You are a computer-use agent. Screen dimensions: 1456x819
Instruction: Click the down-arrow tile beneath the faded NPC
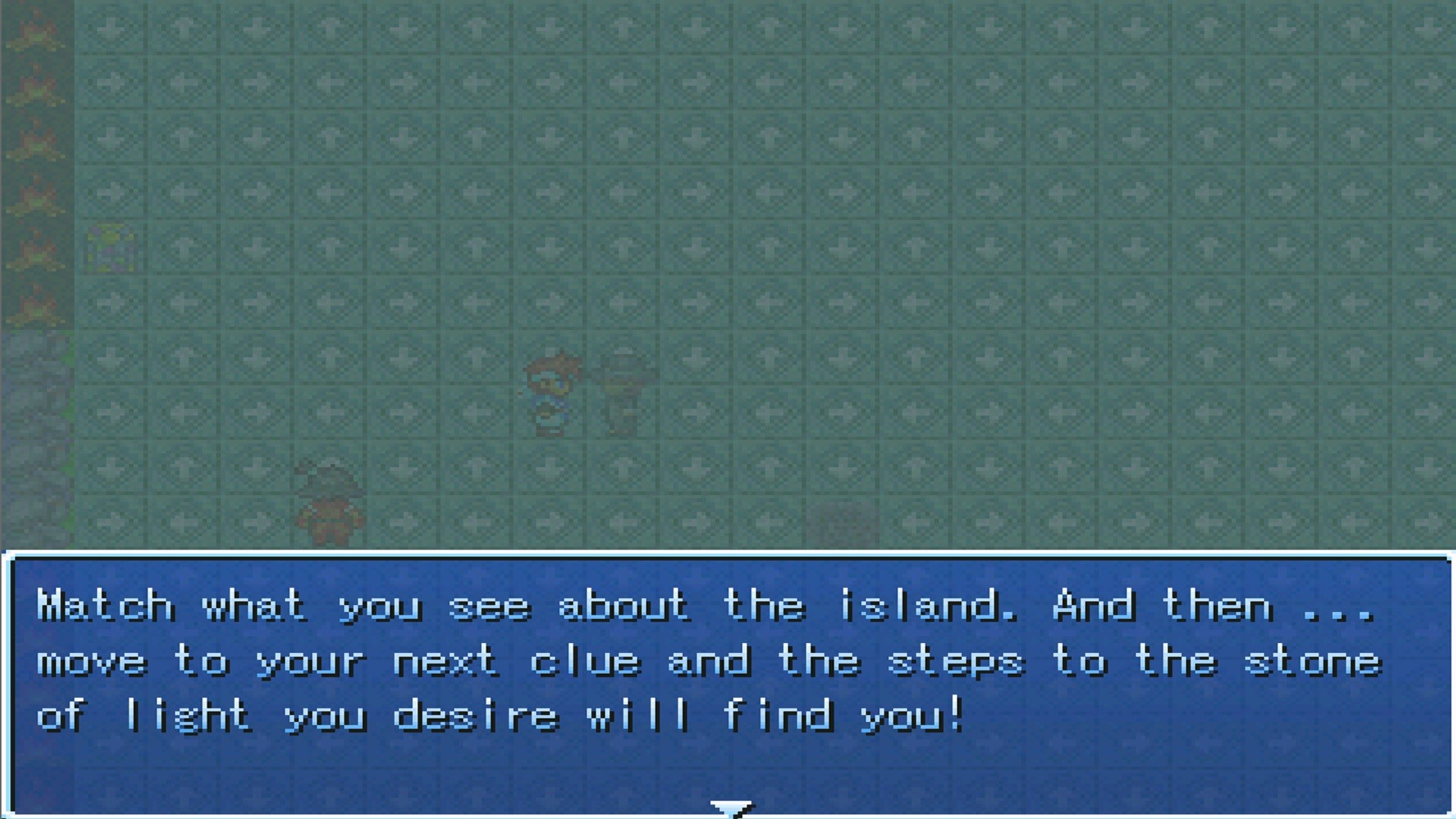[620, 466]
